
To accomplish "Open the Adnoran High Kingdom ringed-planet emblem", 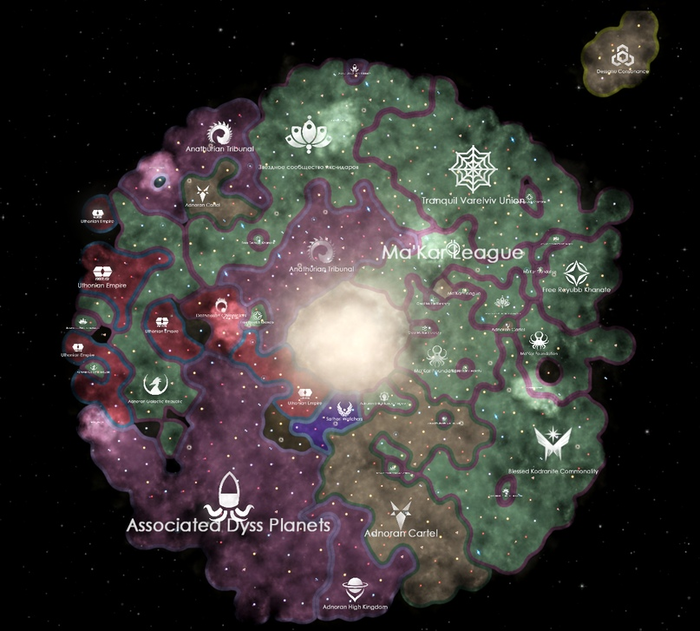I will [x=356, y=588].
